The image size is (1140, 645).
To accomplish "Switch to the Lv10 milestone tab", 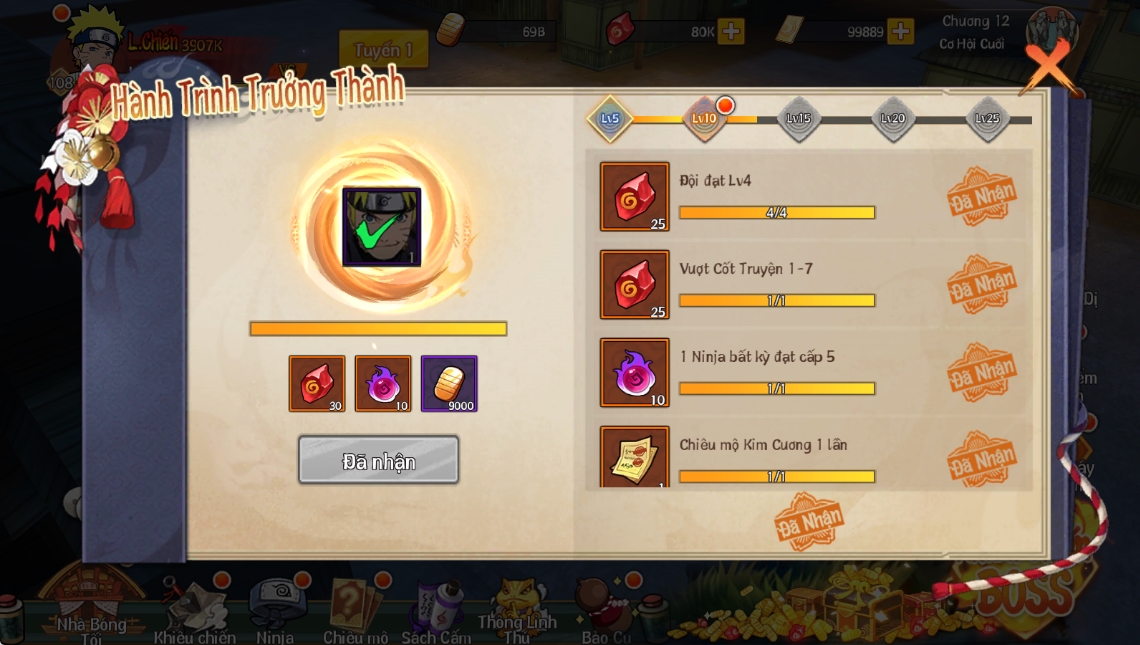I will click(x=704, y=119).
